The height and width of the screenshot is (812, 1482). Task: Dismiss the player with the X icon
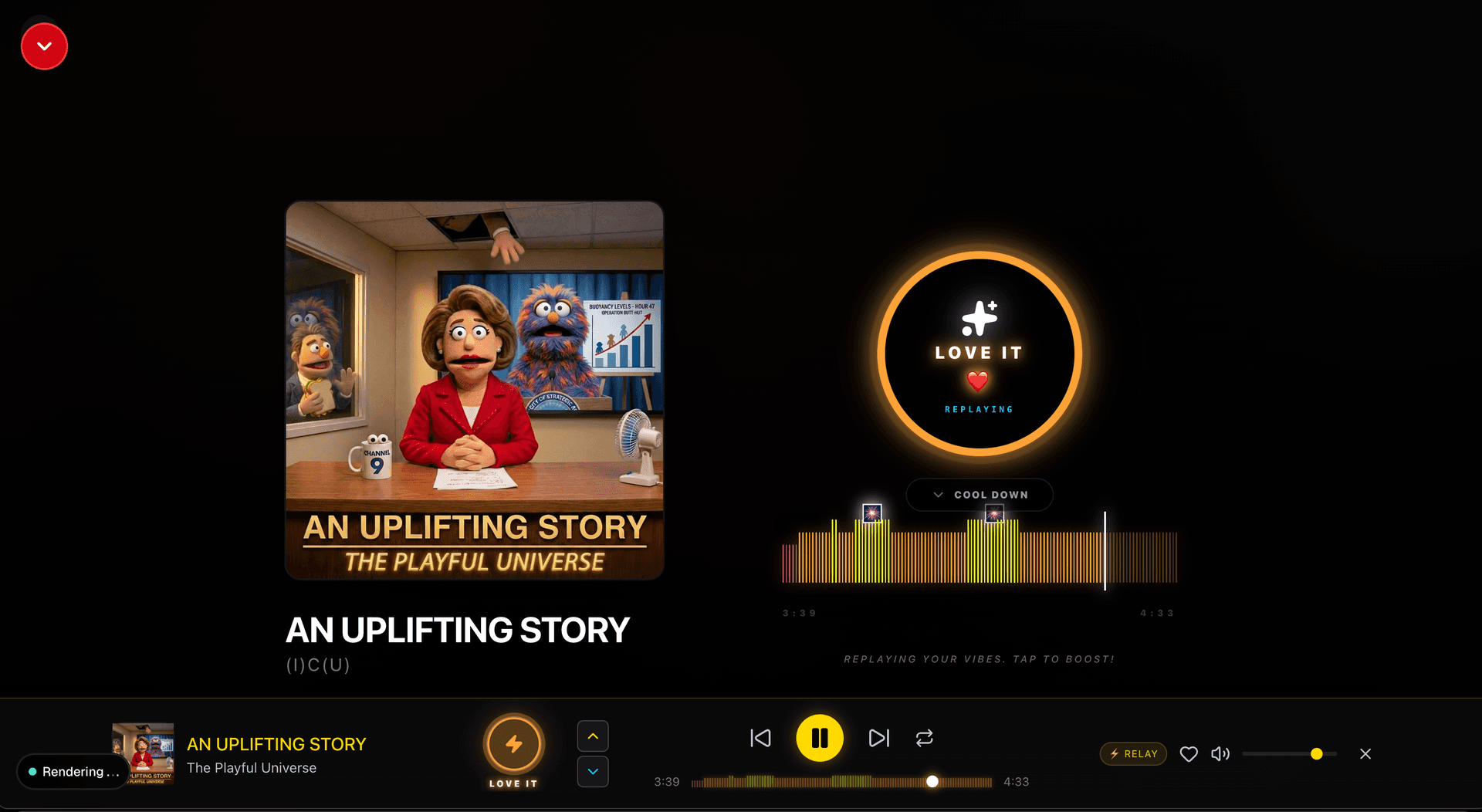pos(1365,754)
